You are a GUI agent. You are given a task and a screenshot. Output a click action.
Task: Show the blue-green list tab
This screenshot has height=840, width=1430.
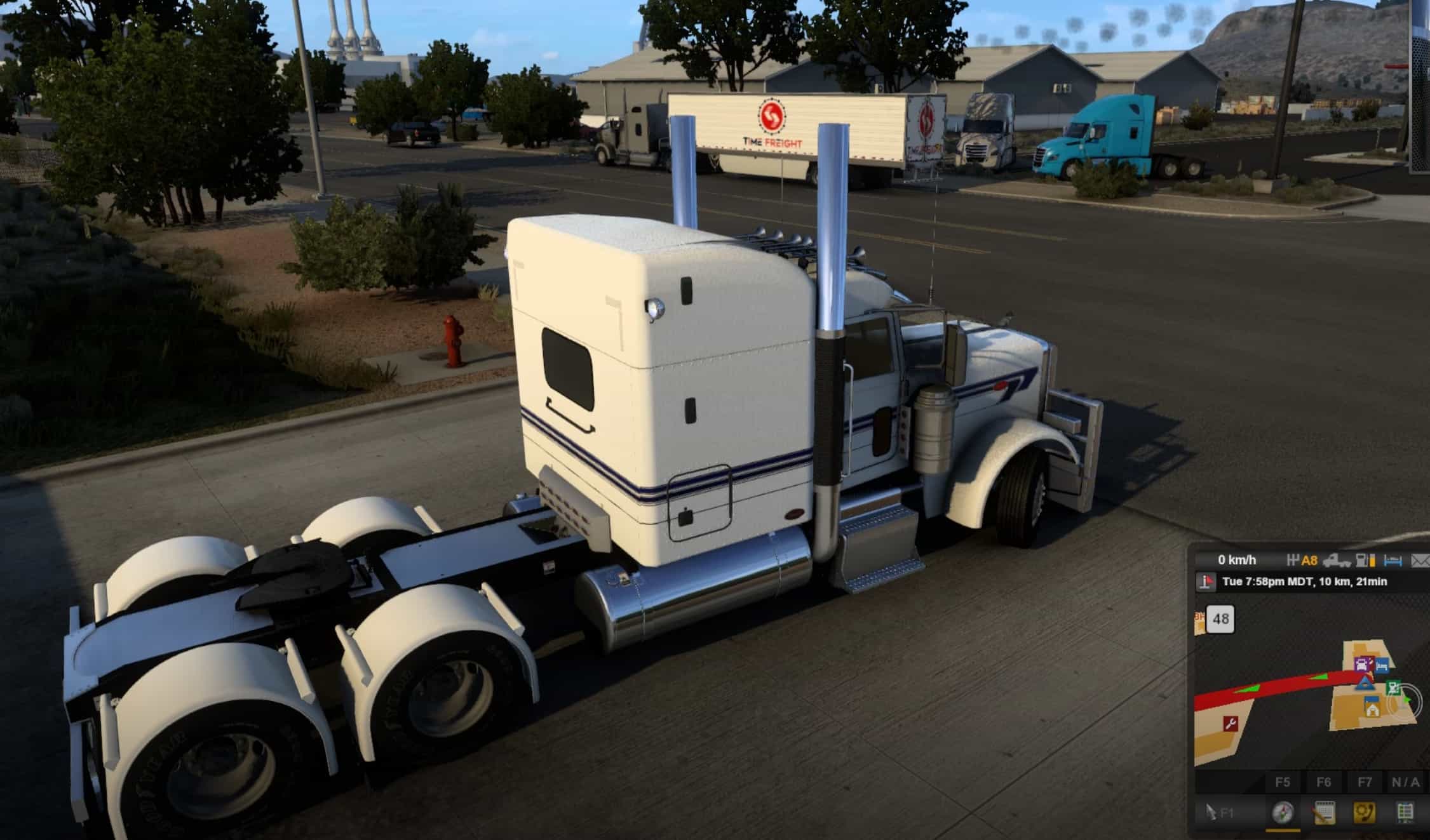click(1405, 813)
